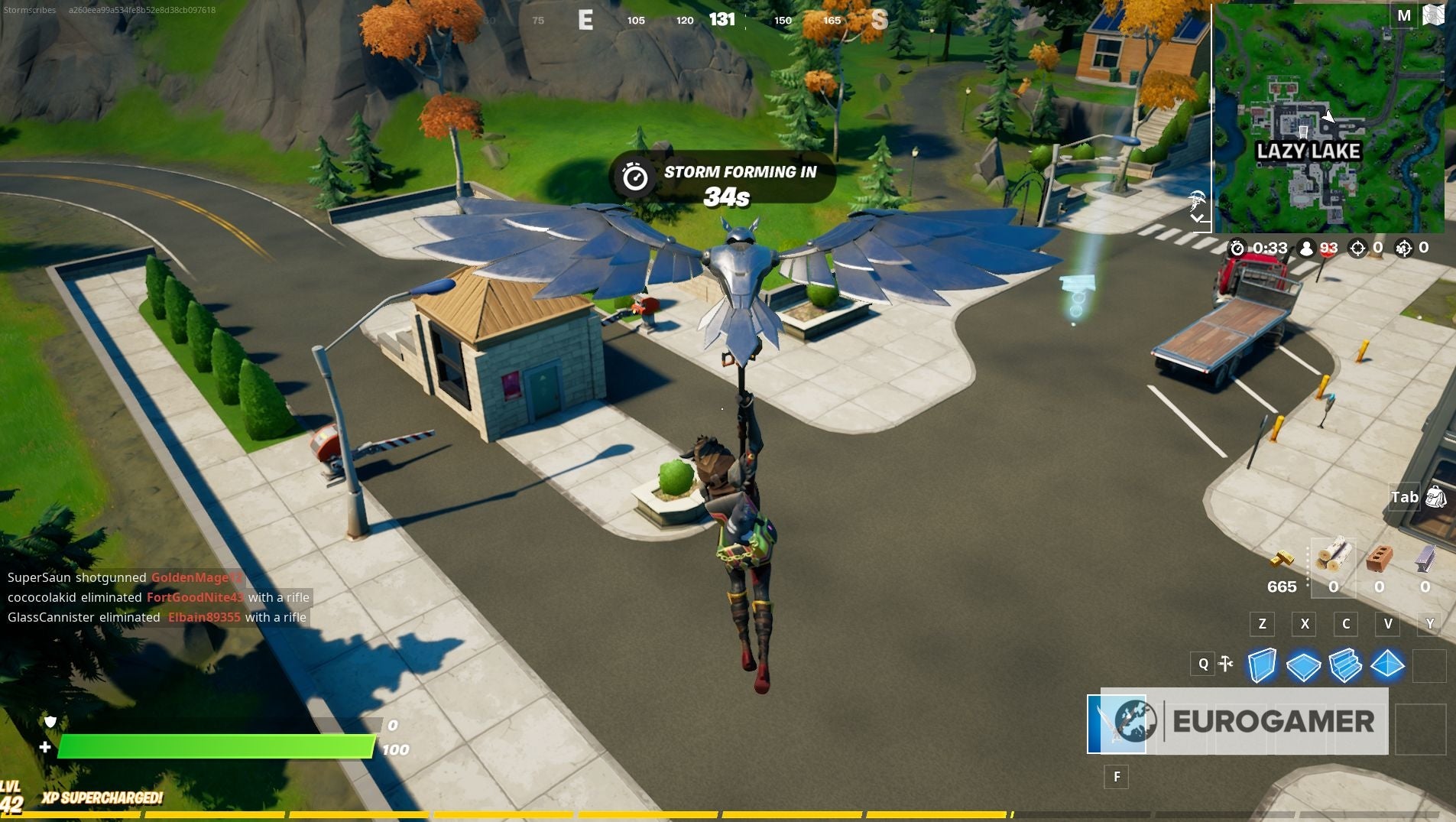This screenshot has height=822, width=1456.
Task: Open inventory via the Tab key indicator
Action: (x=1404, y=497)
